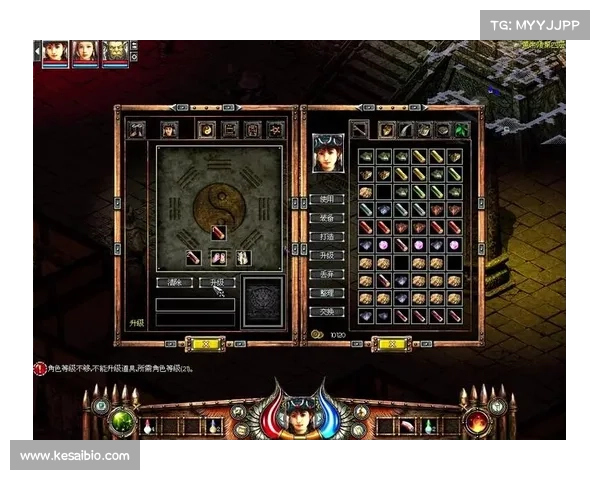The width and height of the screenshot is (600, 480).
Task: Click the inventory panel's heroine portrait
Action: (328, 152)
